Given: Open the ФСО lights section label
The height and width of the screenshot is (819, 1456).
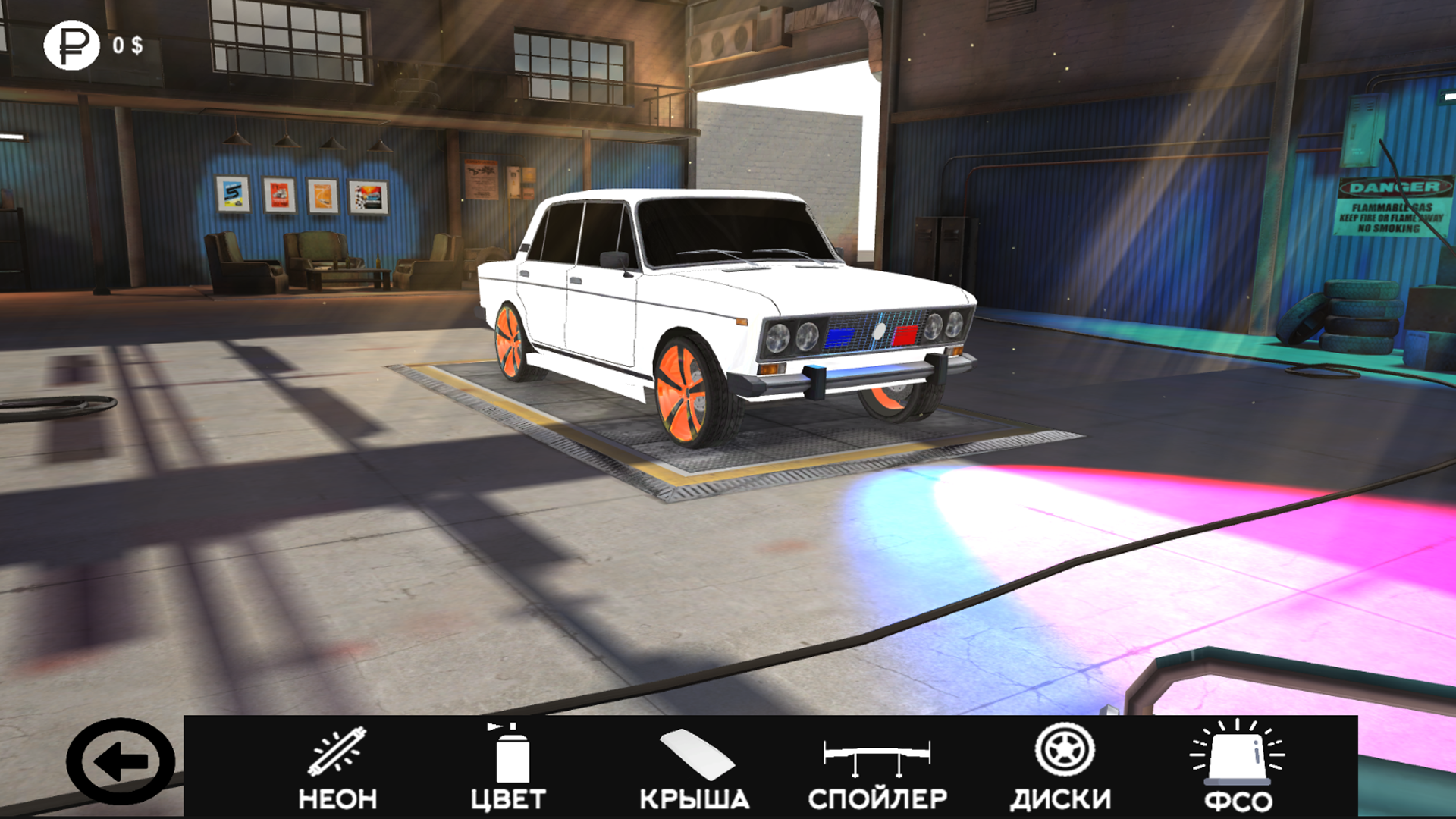Looking at the screenshot, I should click(1239, 799).
